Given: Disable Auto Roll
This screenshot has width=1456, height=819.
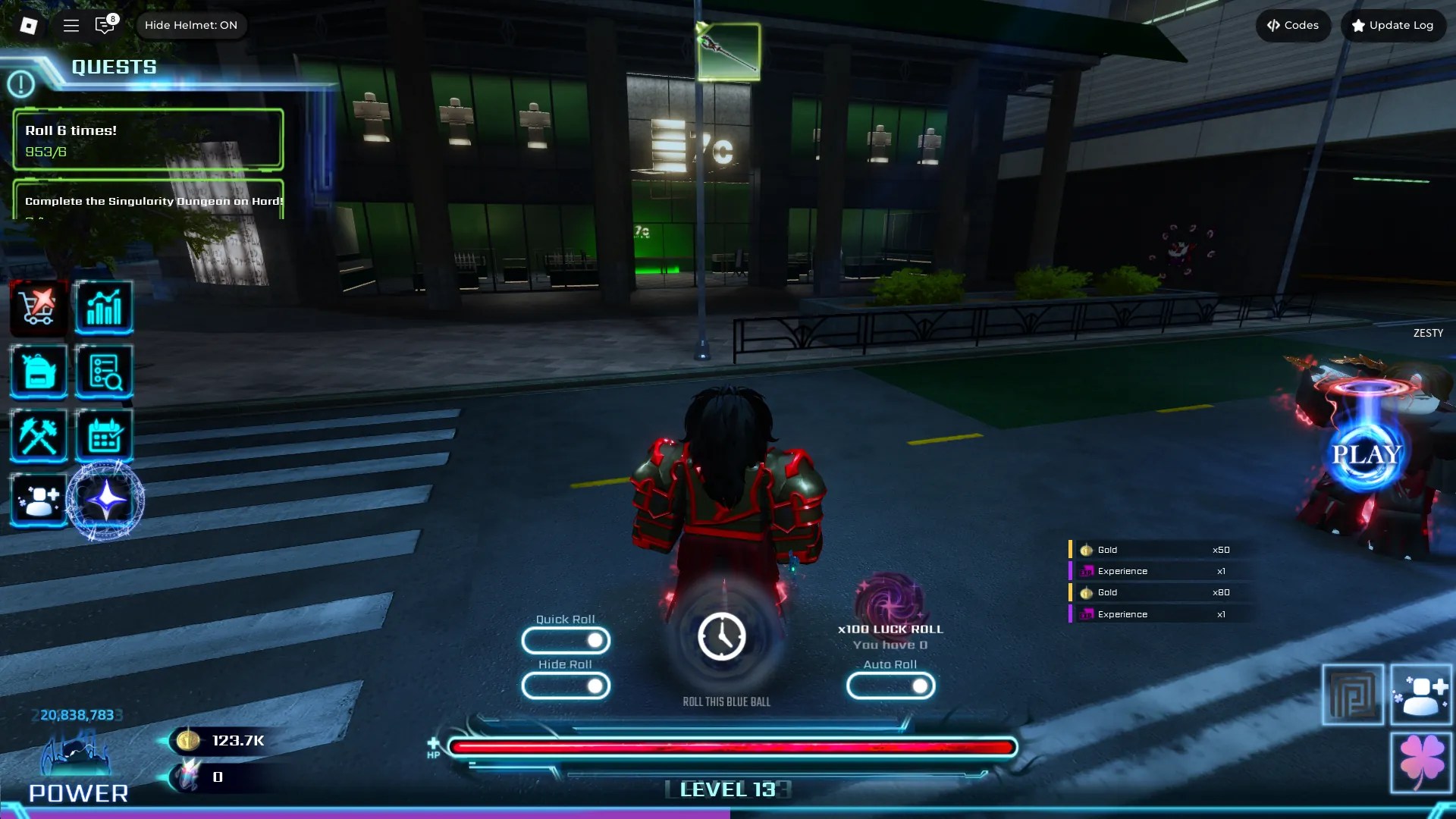Looking at the screenshot, I should (891, 686).
